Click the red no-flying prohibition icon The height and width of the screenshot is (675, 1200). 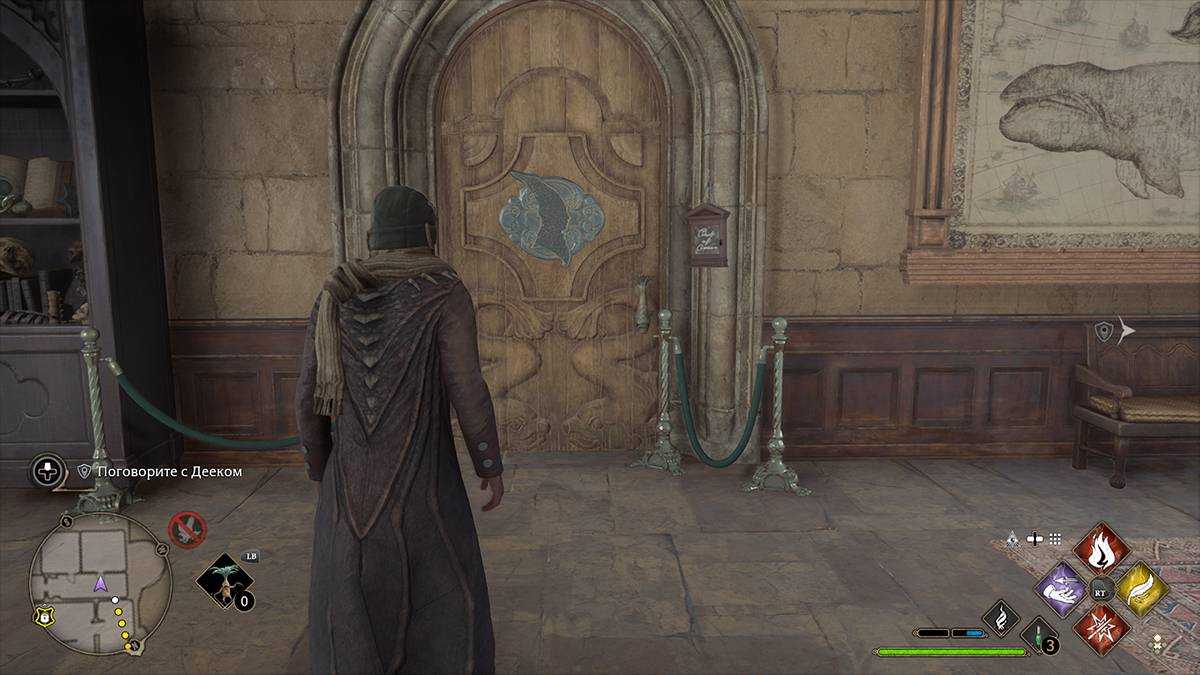185,528
